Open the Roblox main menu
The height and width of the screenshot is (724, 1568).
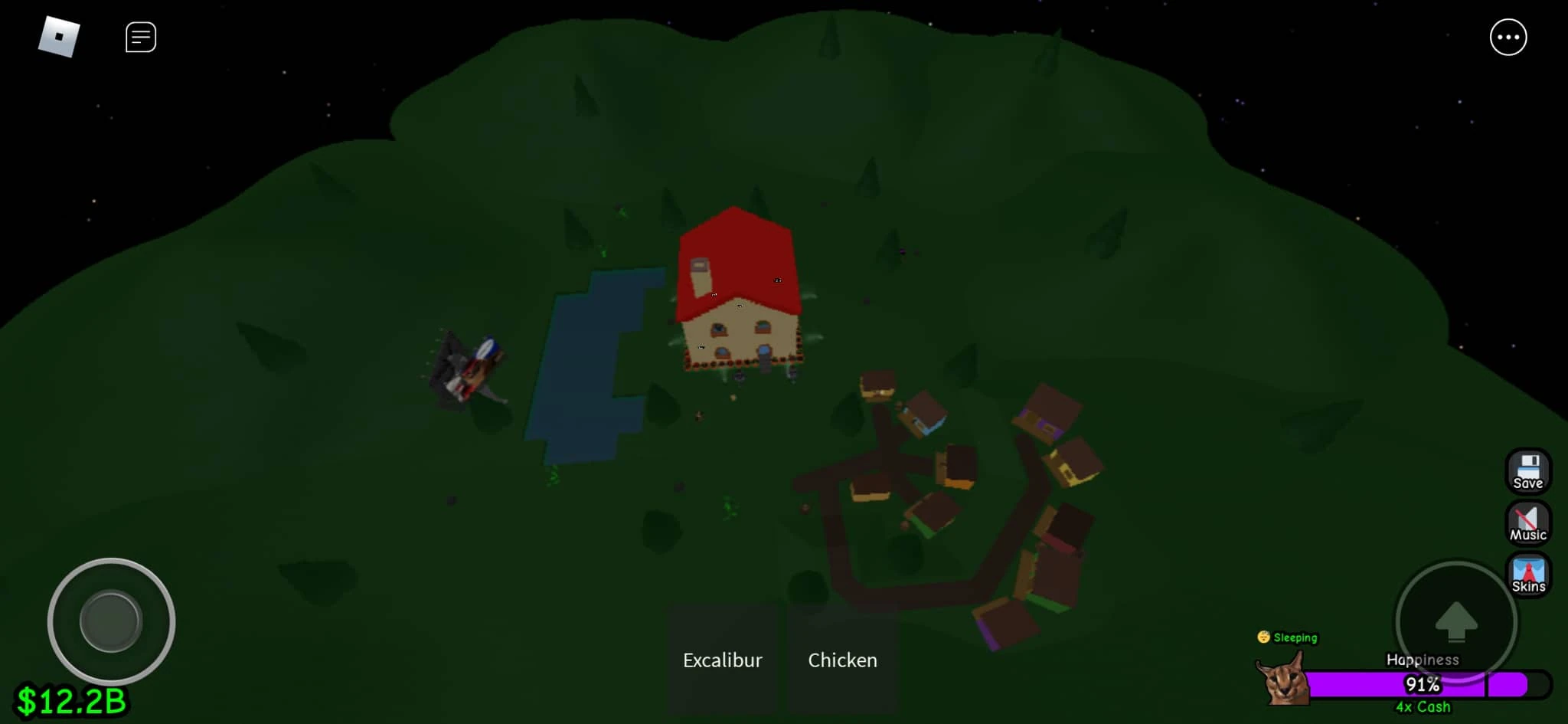(x=60, y=35)
